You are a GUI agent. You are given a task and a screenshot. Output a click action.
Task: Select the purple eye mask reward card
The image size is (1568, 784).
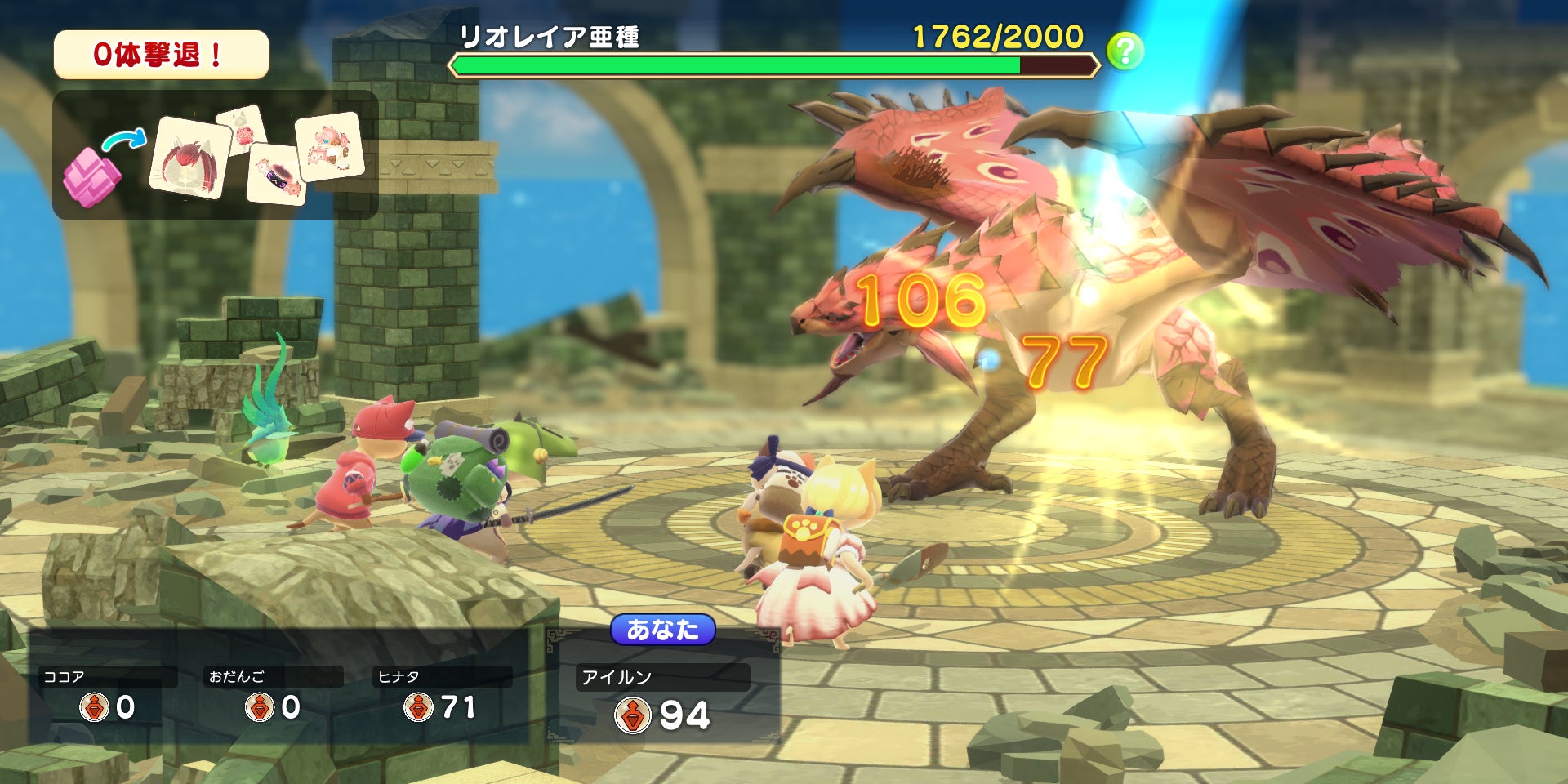278,174
